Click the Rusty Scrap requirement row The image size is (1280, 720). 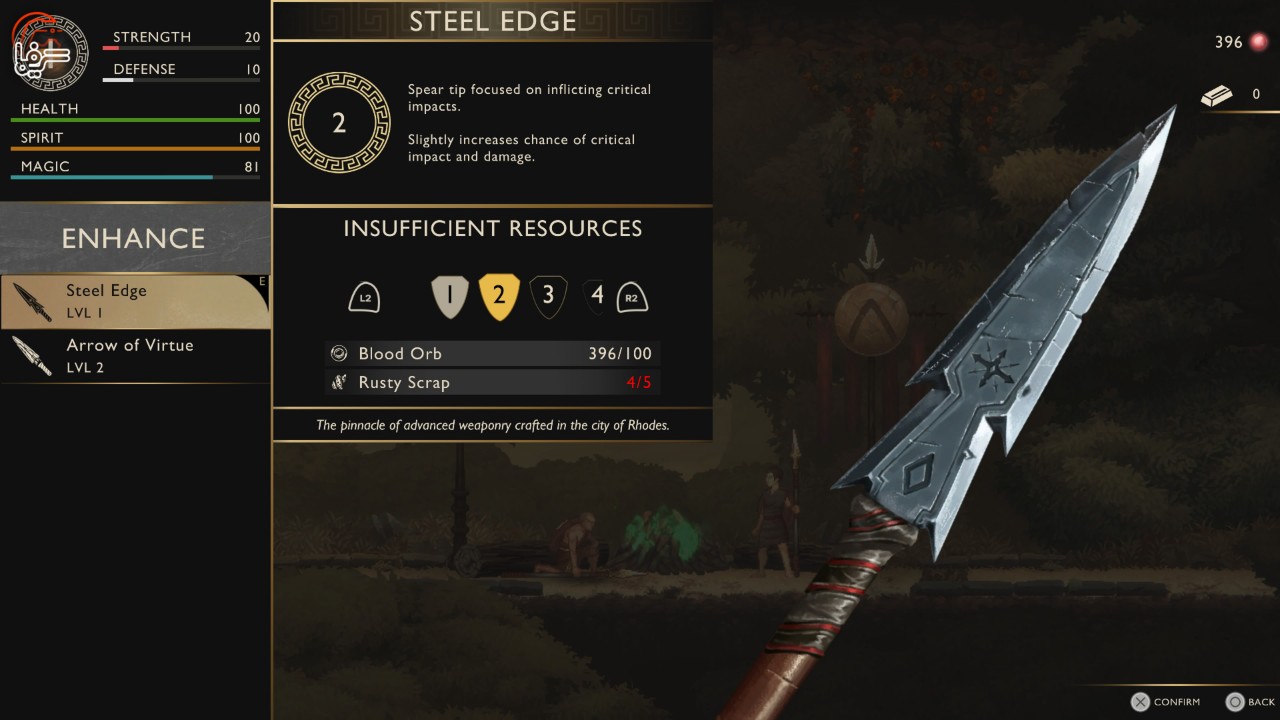pos(493,382)
